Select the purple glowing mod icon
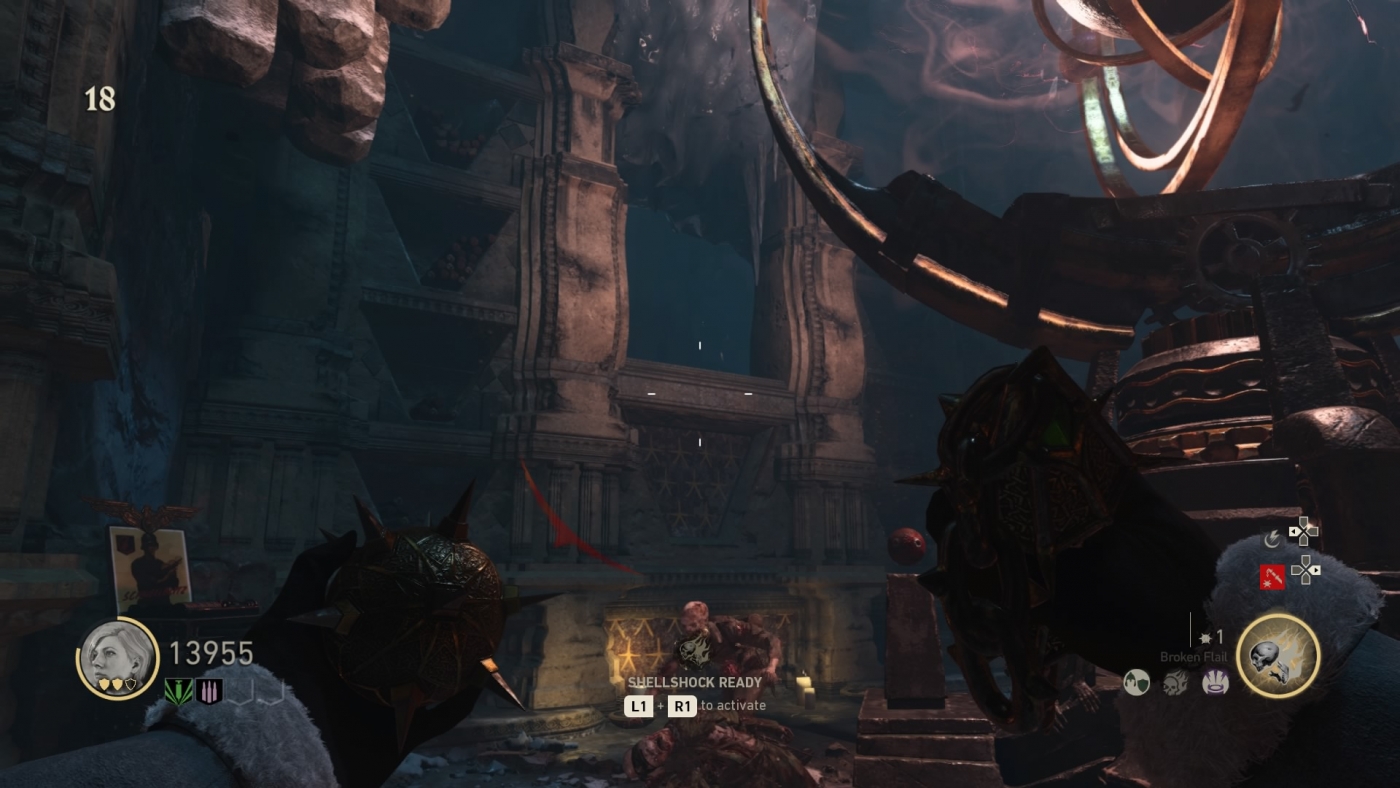 click(1216, 683)
